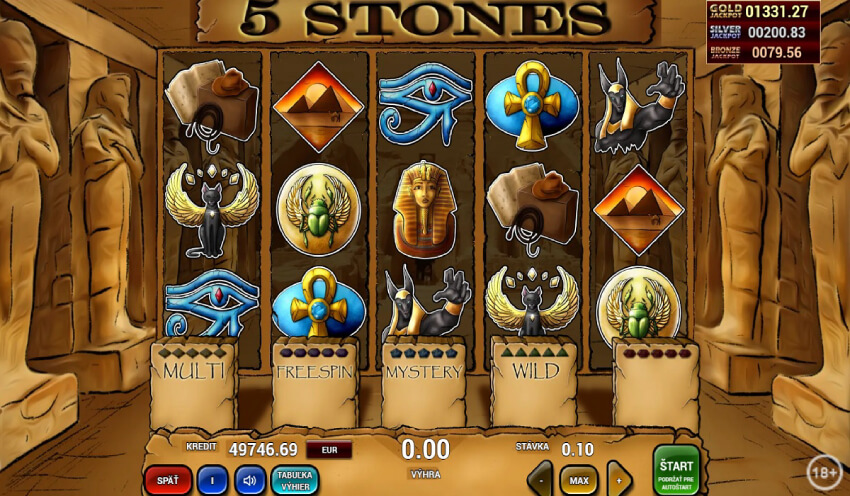
Task: Spin the reels with the green ŠTART button
Action: 676,469
